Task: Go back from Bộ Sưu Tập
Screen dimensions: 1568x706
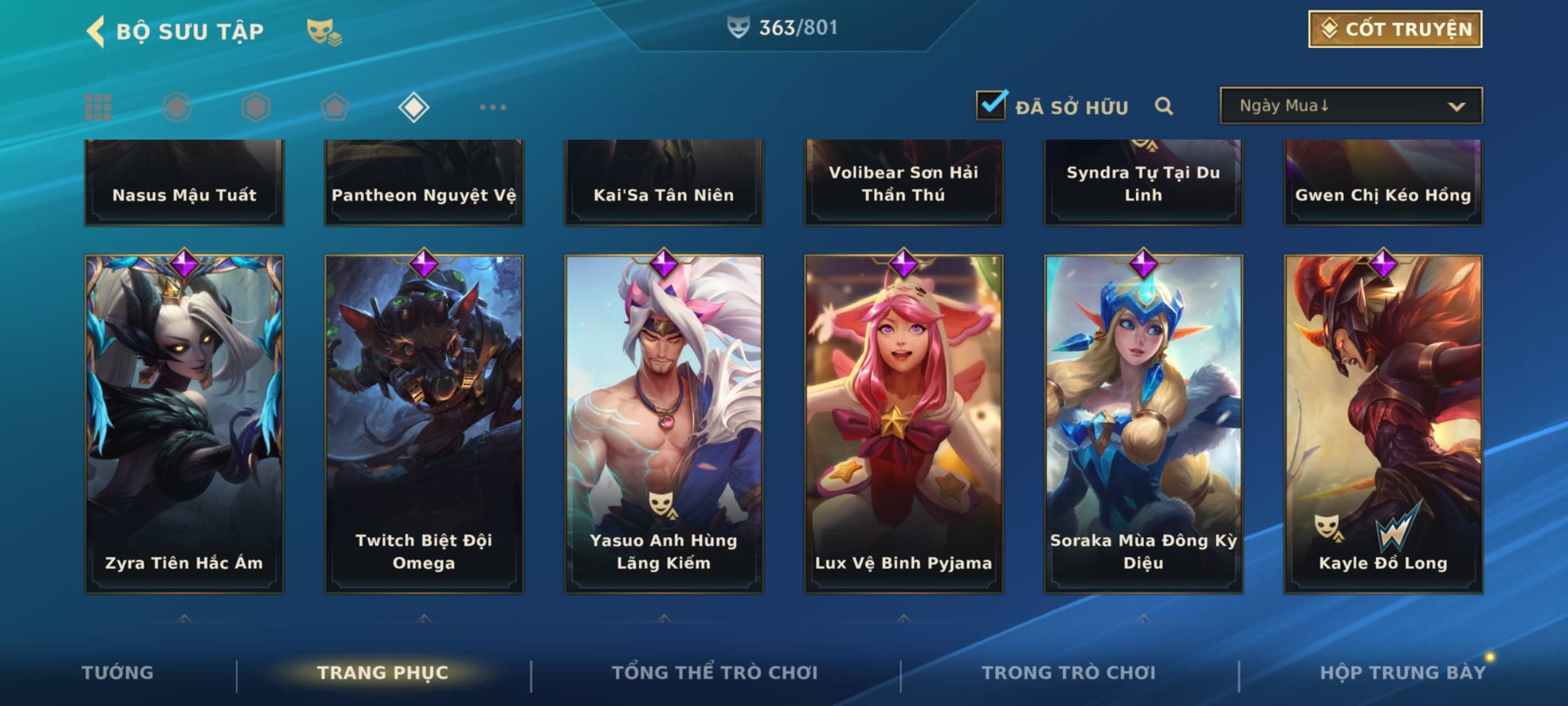Action: click(x=97, y=31)
